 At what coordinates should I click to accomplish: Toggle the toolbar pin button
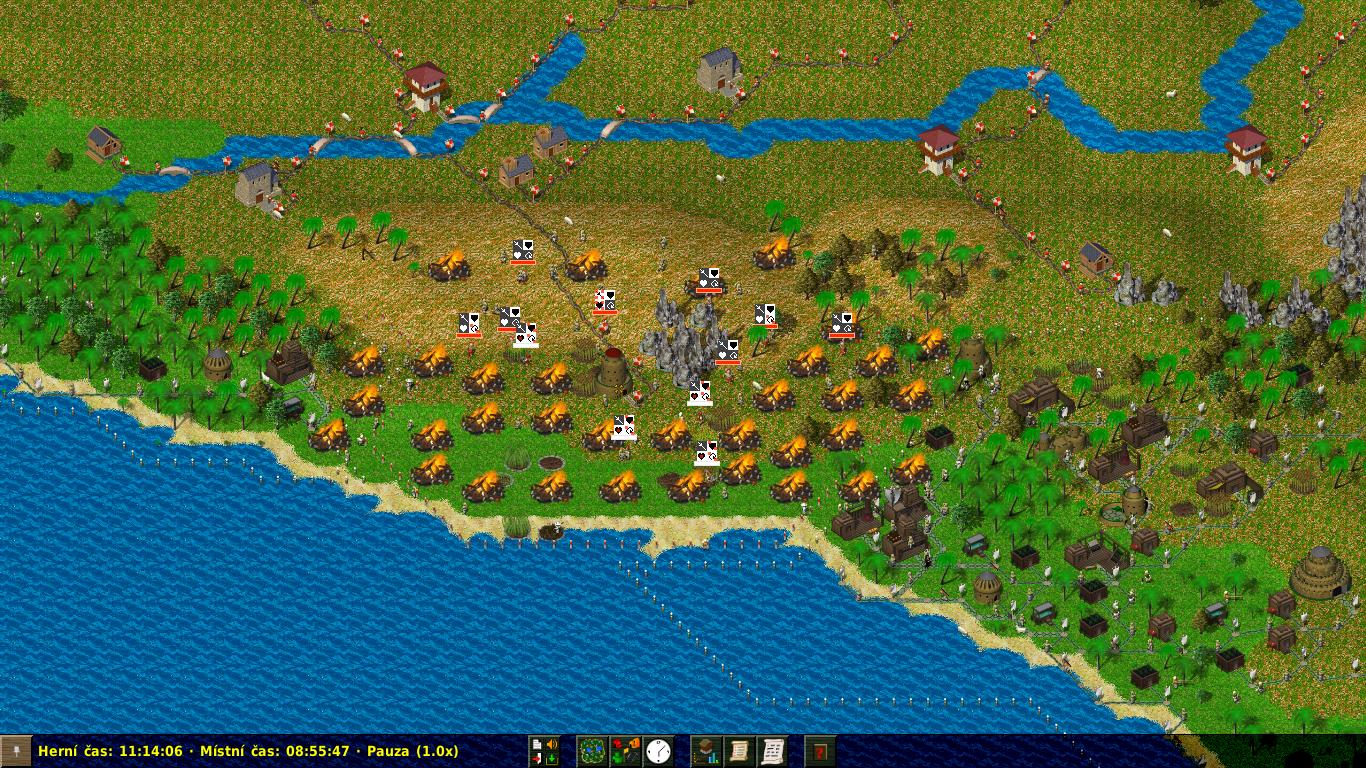pos(15,751)
